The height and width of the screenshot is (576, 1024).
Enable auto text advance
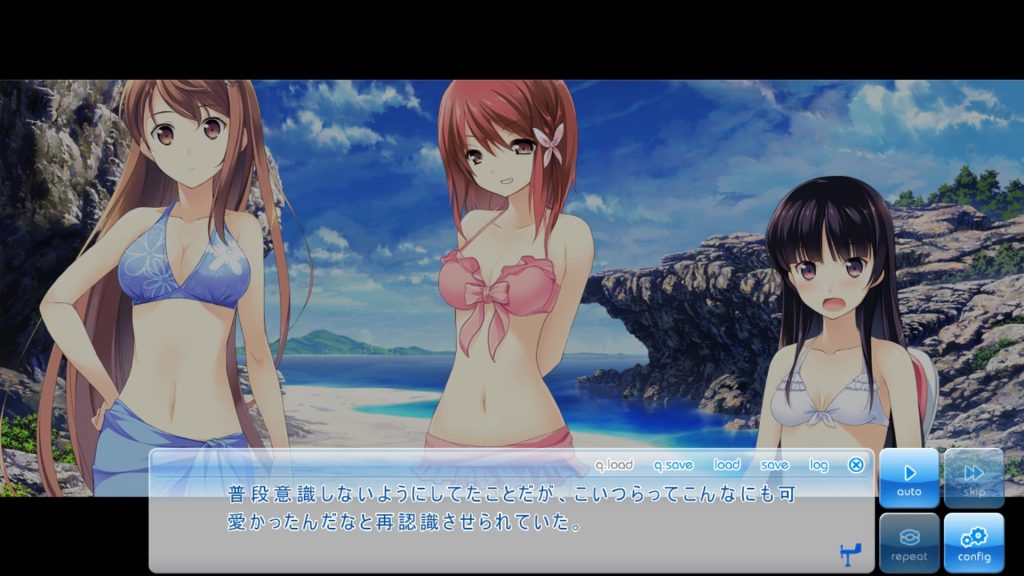click(x=909, y=478)
